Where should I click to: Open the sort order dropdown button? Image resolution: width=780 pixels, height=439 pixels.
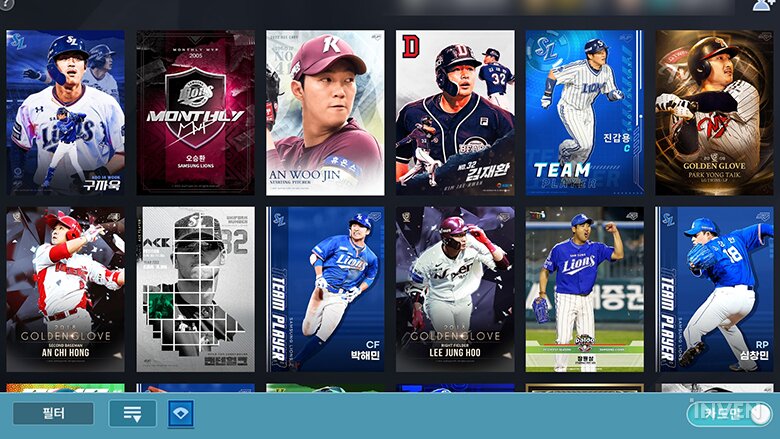[x=132, y=413]
